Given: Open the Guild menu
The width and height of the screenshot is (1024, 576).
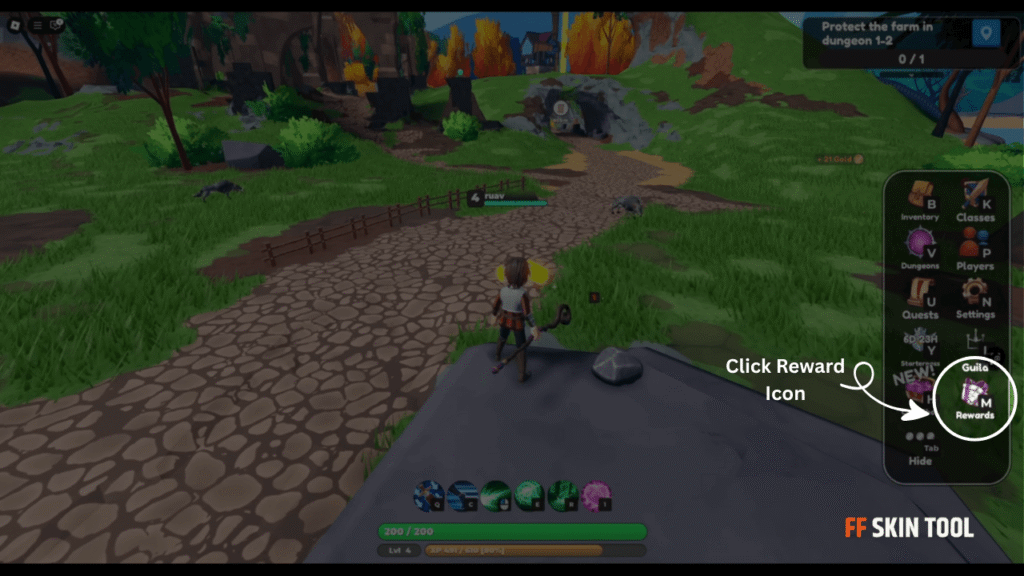Looking at the screenshot, I should (x=974, y=355).
